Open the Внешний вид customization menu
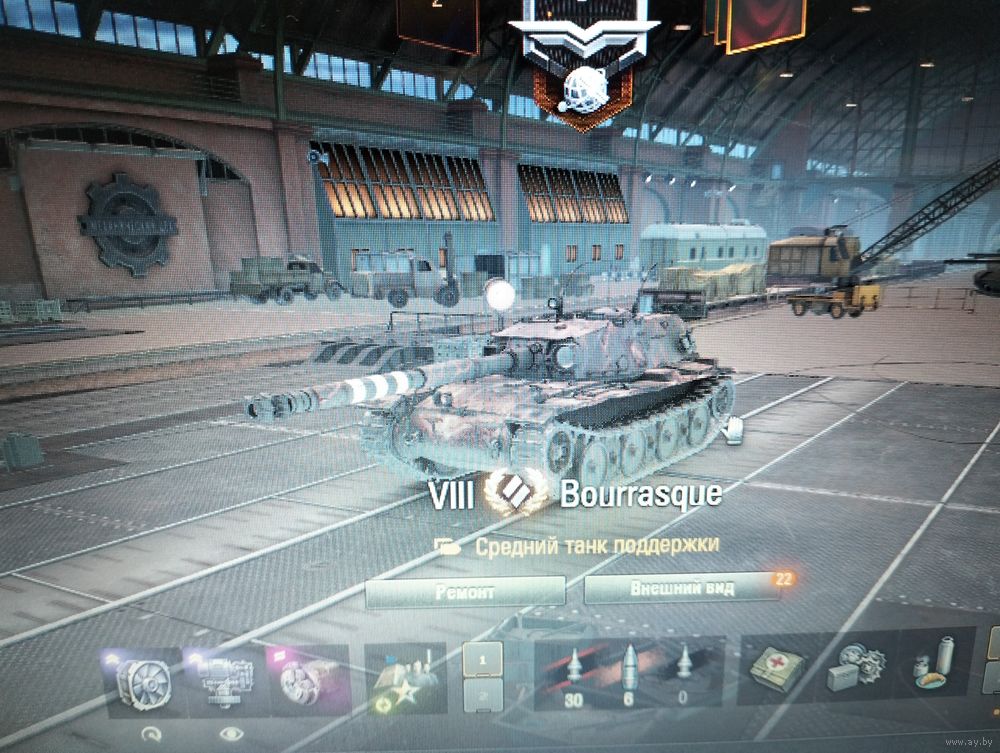The height and width of the screenshot is (753, 1000). [682, 588]
